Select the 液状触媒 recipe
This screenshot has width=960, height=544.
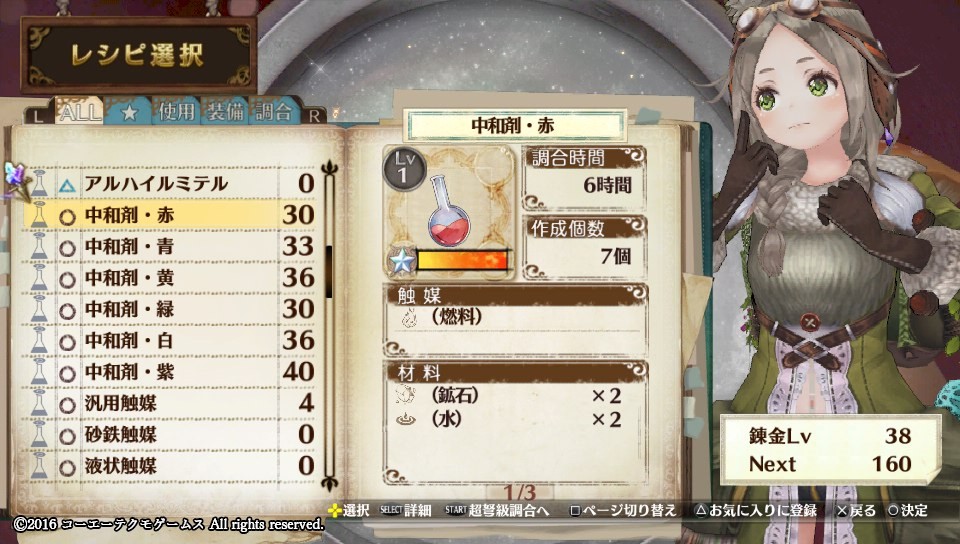[170, 466]
